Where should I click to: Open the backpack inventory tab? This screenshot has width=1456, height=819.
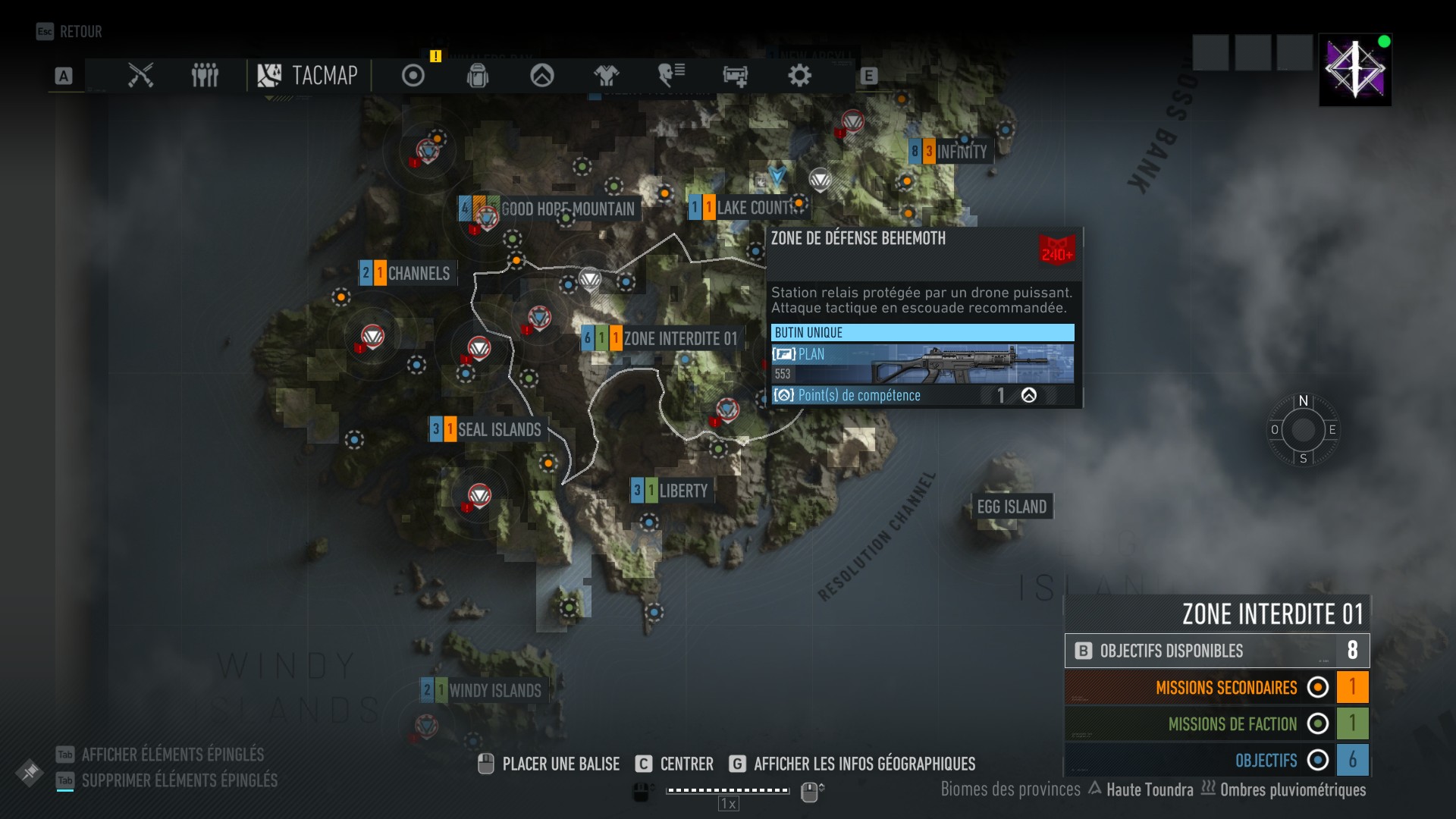pyautogui.click(x=478, y=76)
